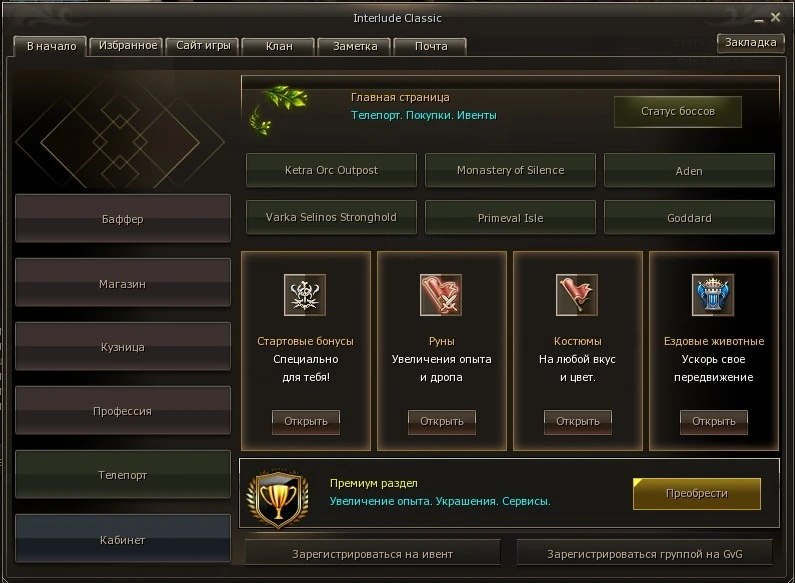Click Открыть under Ездовые животные

point(714,421)
